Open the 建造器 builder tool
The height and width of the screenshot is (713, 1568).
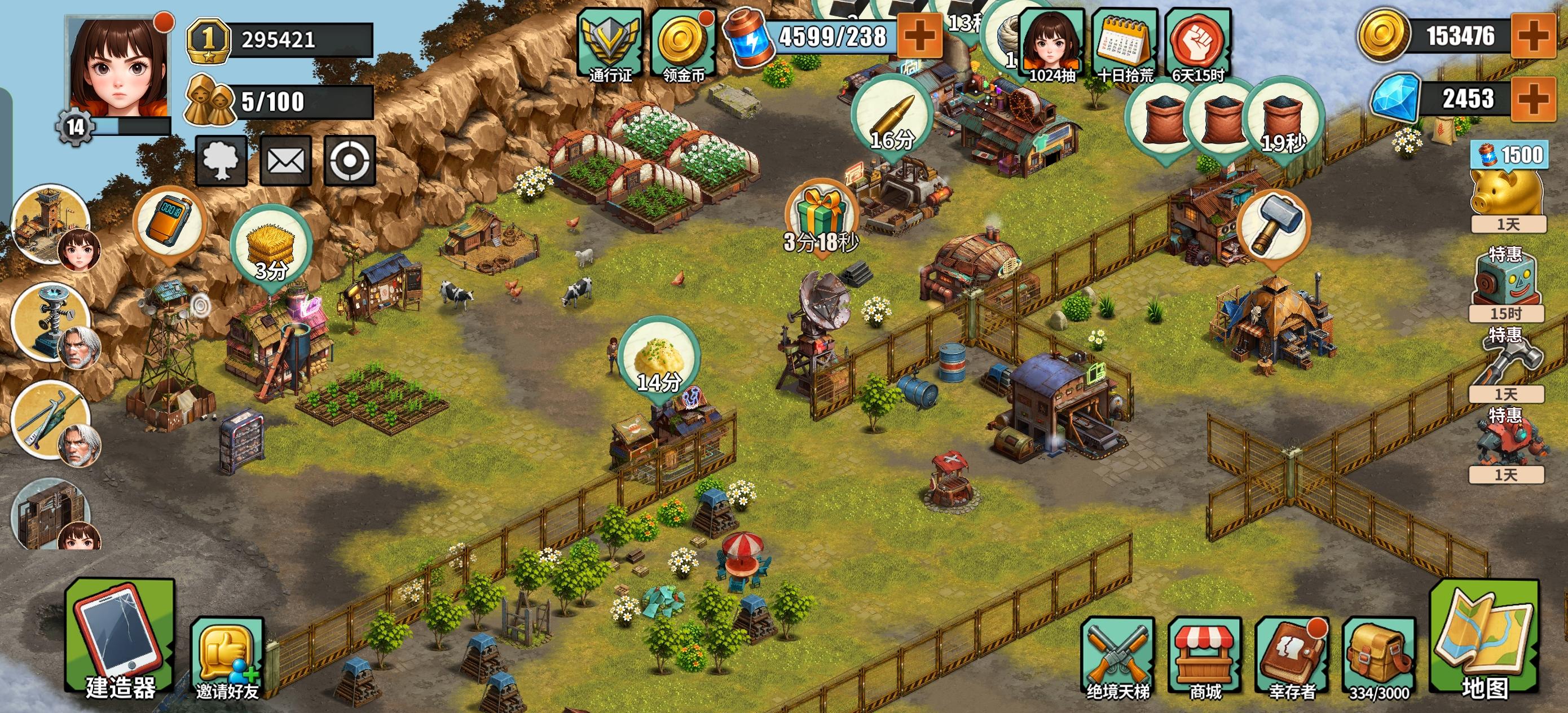[116, 654]
